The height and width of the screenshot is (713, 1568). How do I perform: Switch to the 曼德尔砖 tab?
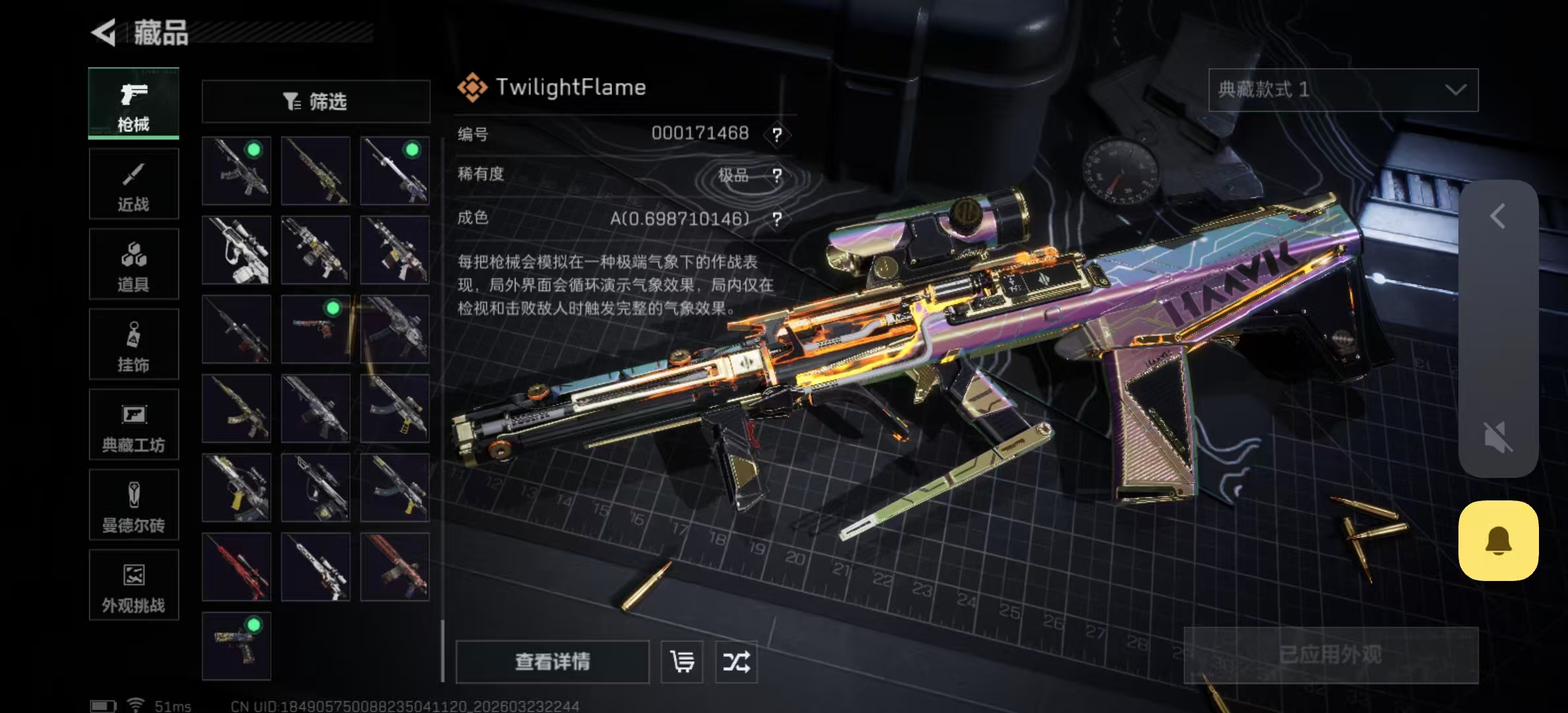coord(133,505)
